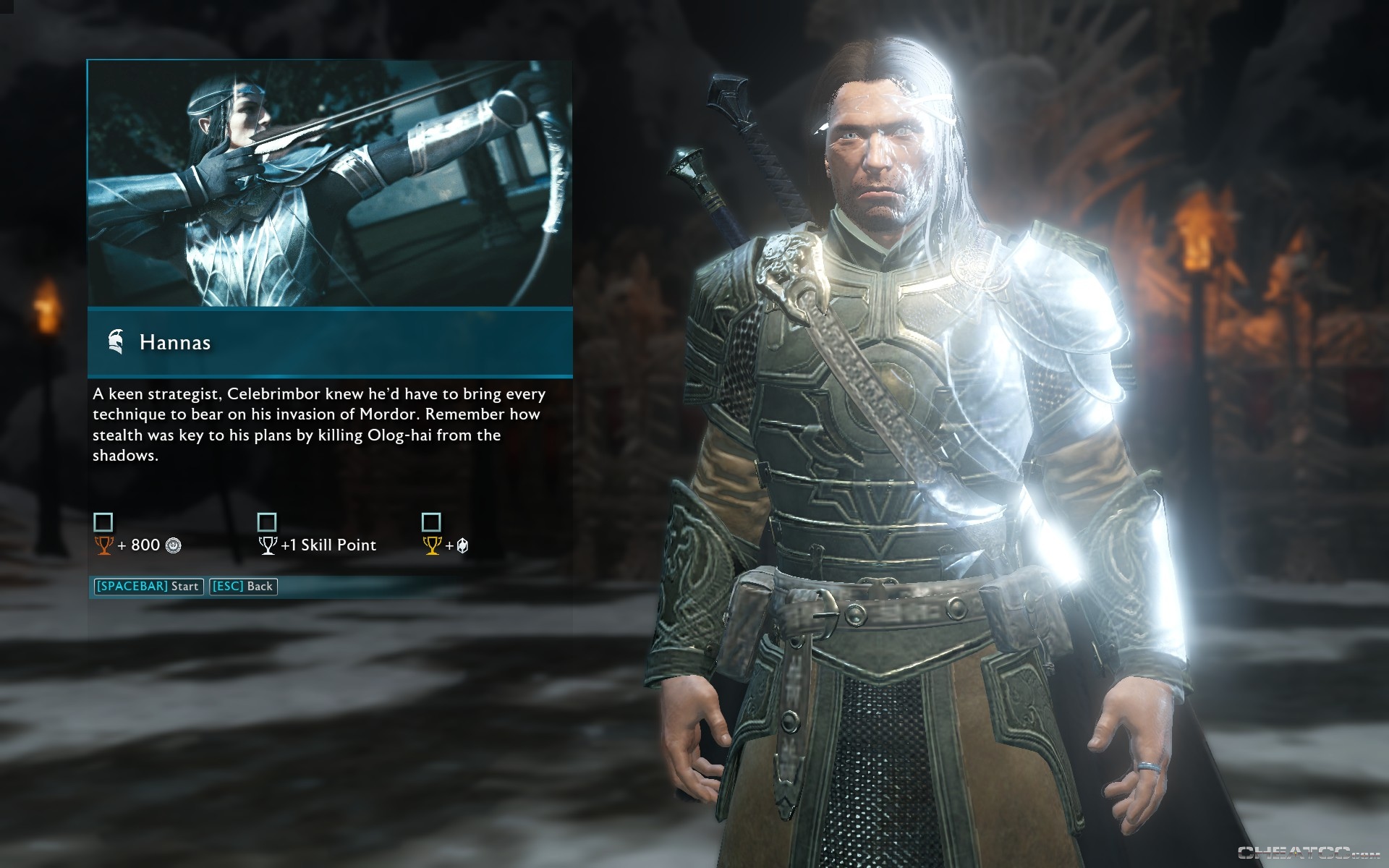
Task: Check the box for the gold tier objective
Action: (x=430, y=521)
